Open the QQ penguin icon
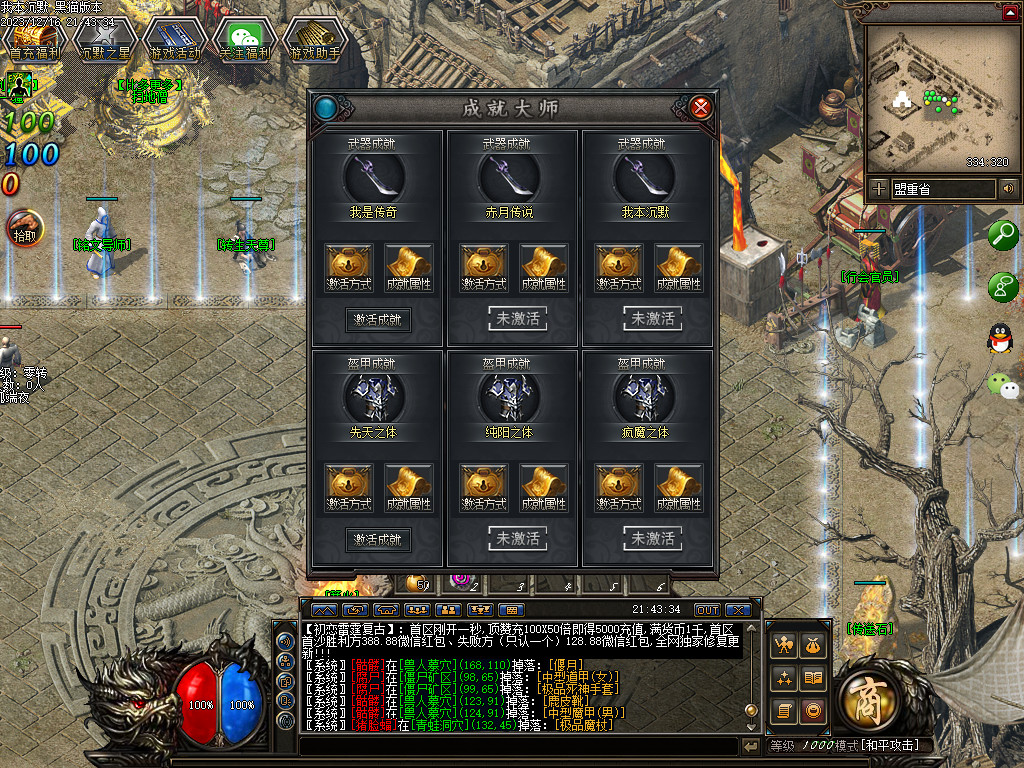Screen dimensions: 1024x768 [1000, 338]
